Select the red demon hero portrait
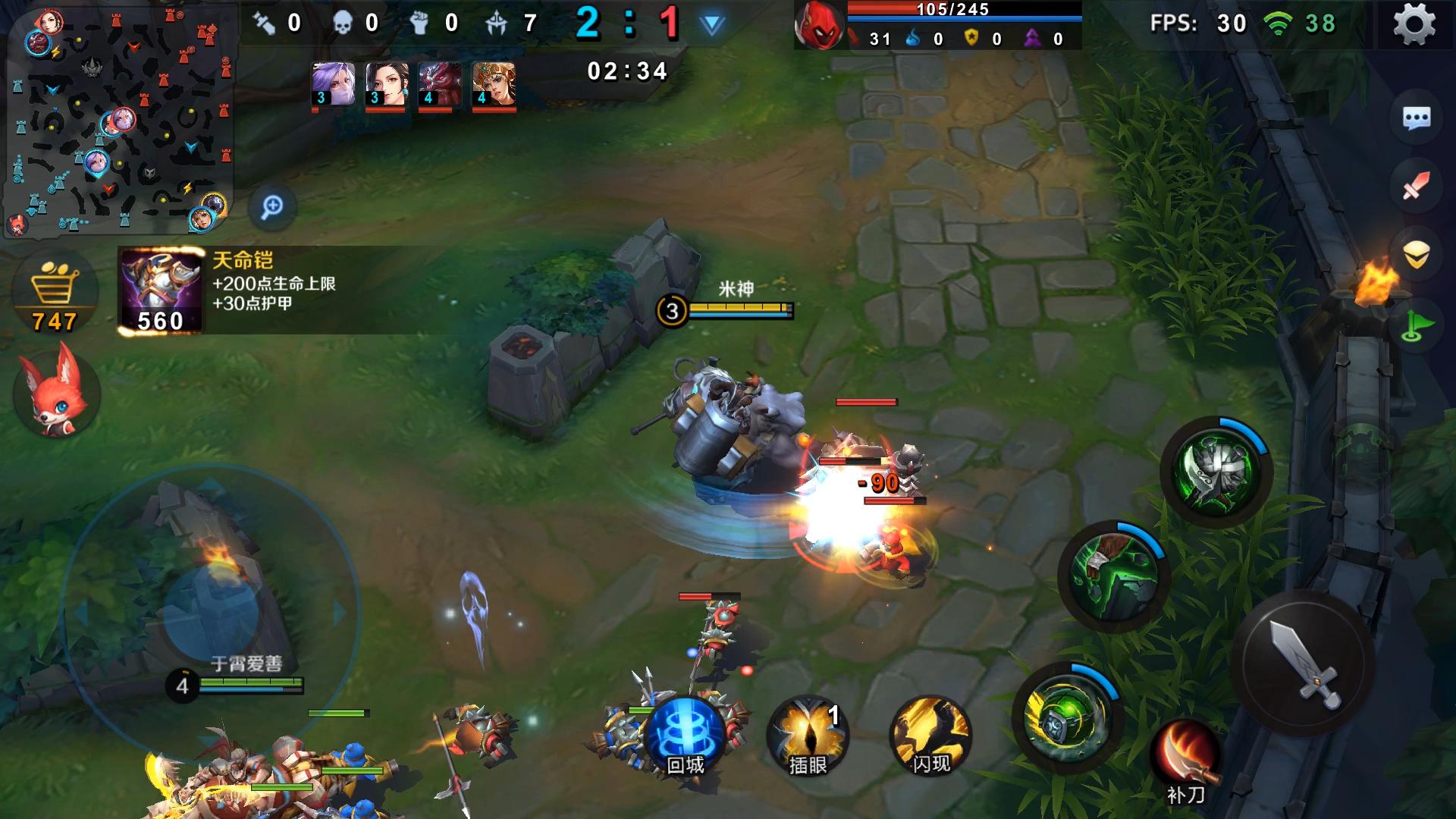This screenshot has height=819, width=1456. pos(440,84)
